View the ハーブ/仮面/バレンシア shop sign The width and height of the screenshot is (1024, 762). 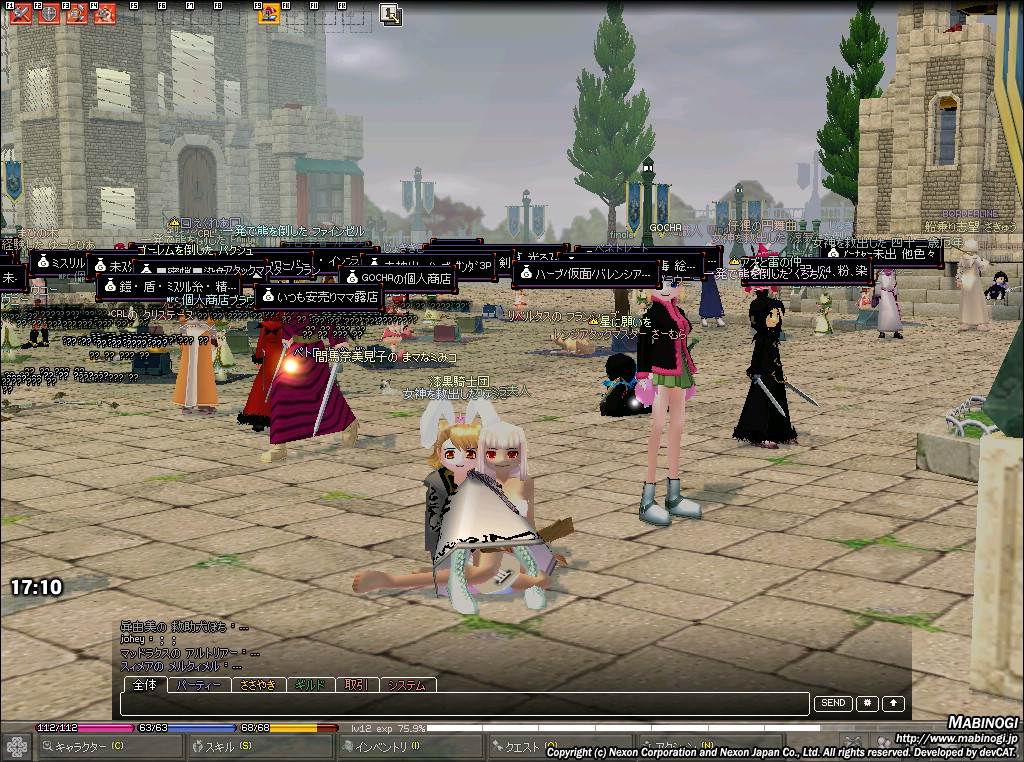coord(585,273)
